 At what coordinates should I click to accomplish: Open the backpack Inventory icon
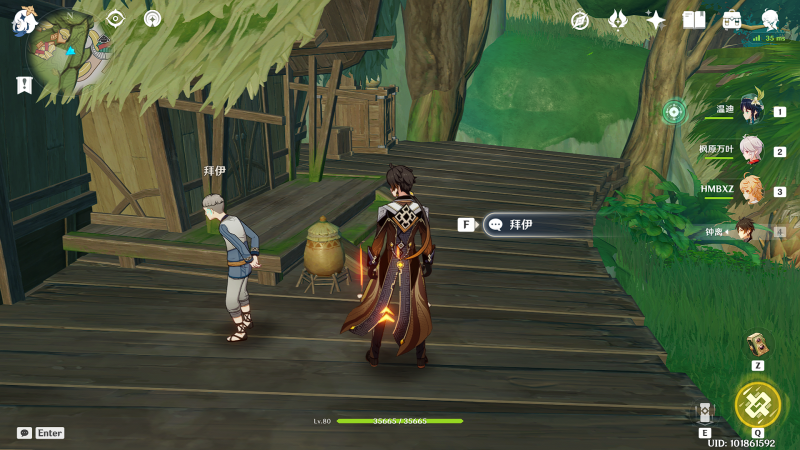[732, 20]
